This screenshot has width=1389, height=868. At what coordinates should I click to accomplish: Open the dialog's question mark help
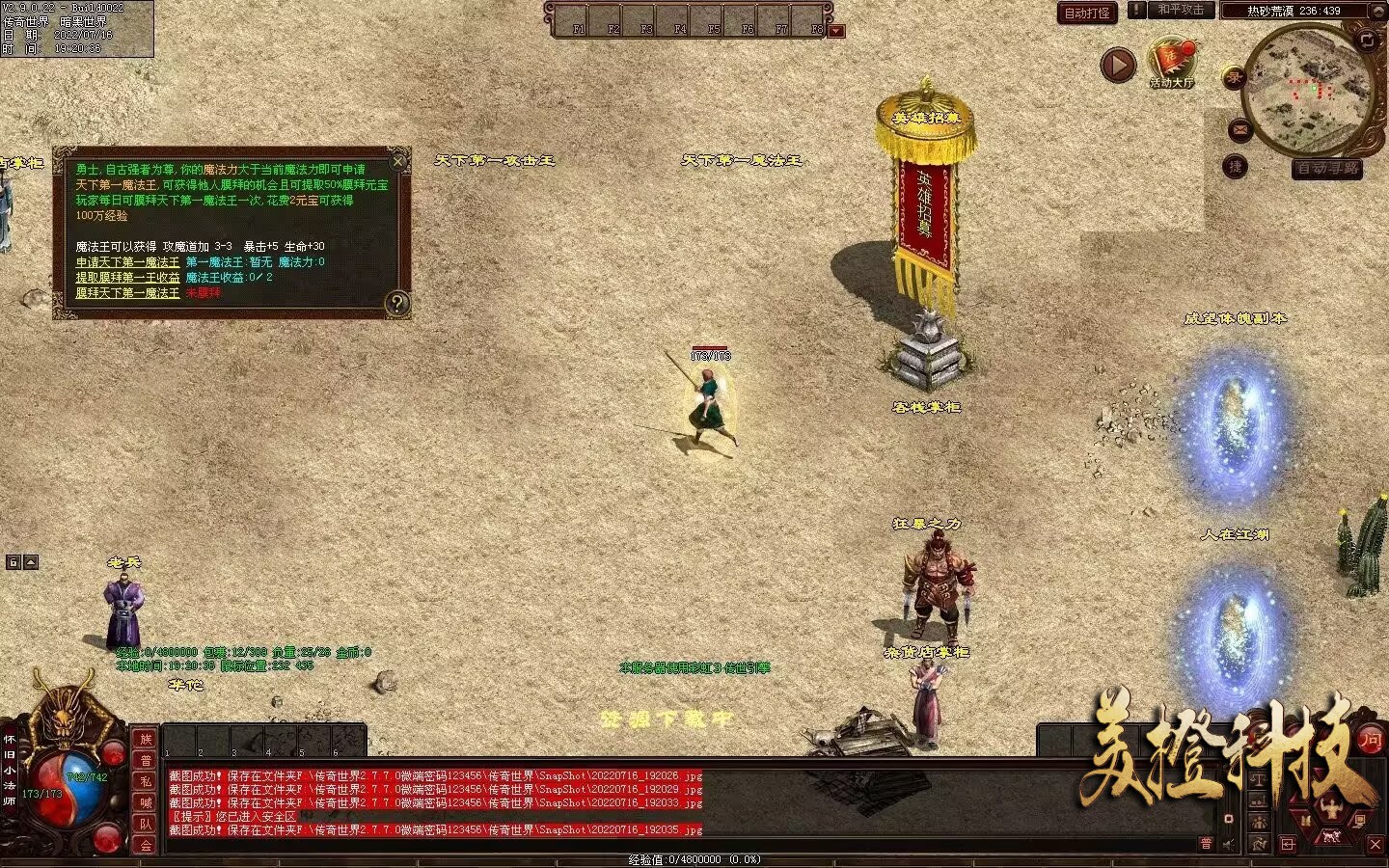tap(396, 304)
